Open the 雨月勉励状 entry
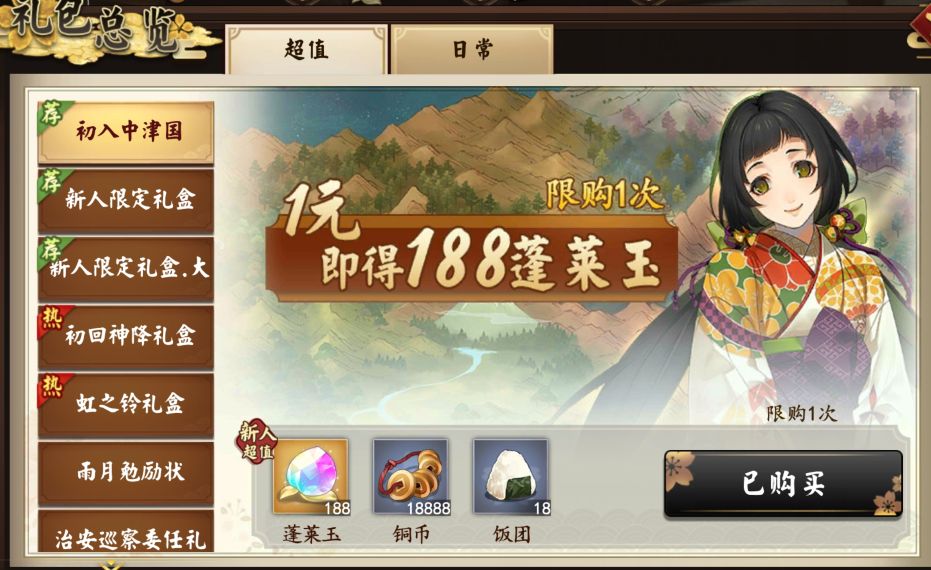Screen dimensions: 931x570 [126, 472]
